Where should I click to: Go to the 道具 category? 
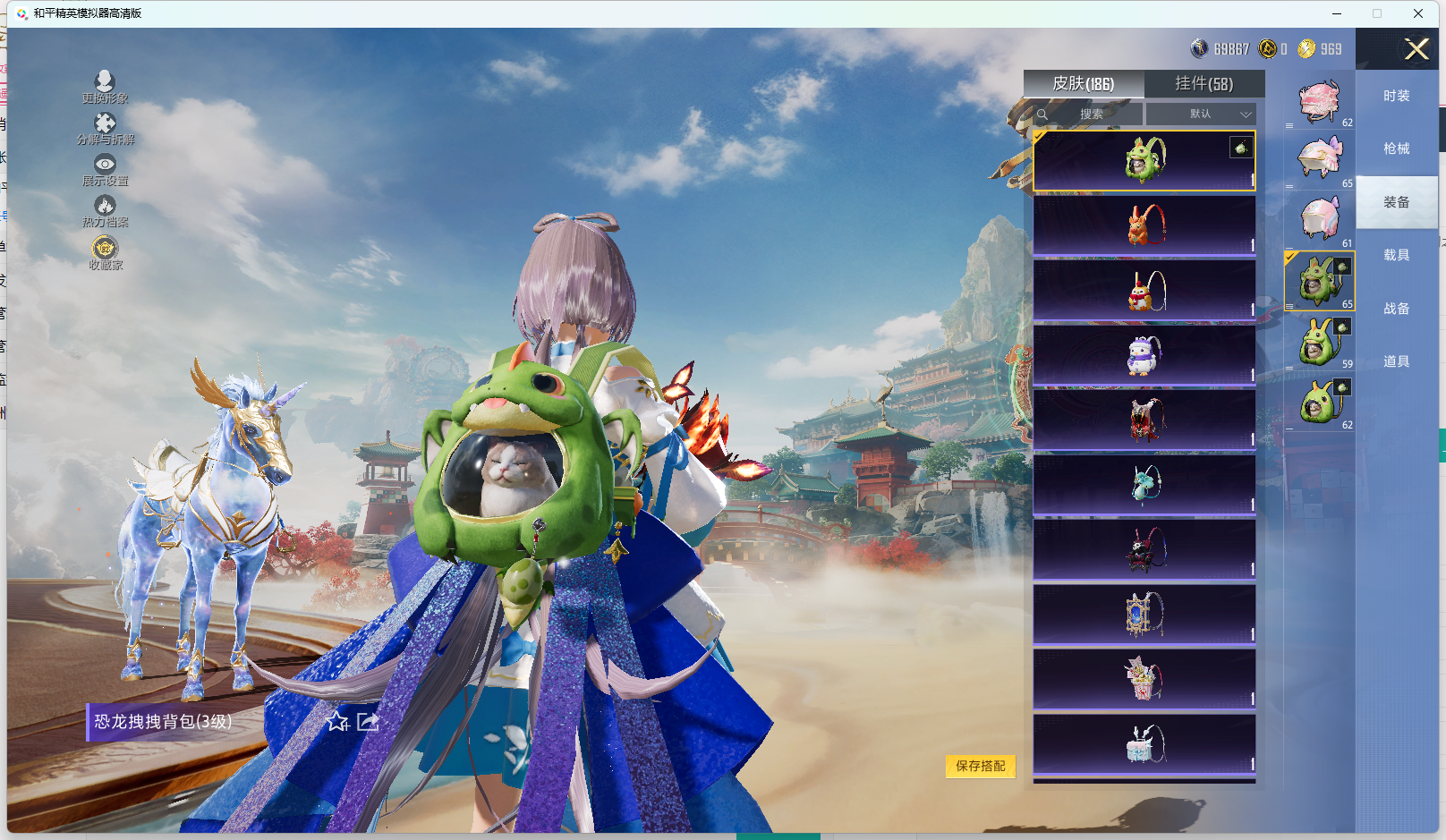[1396, 361]
